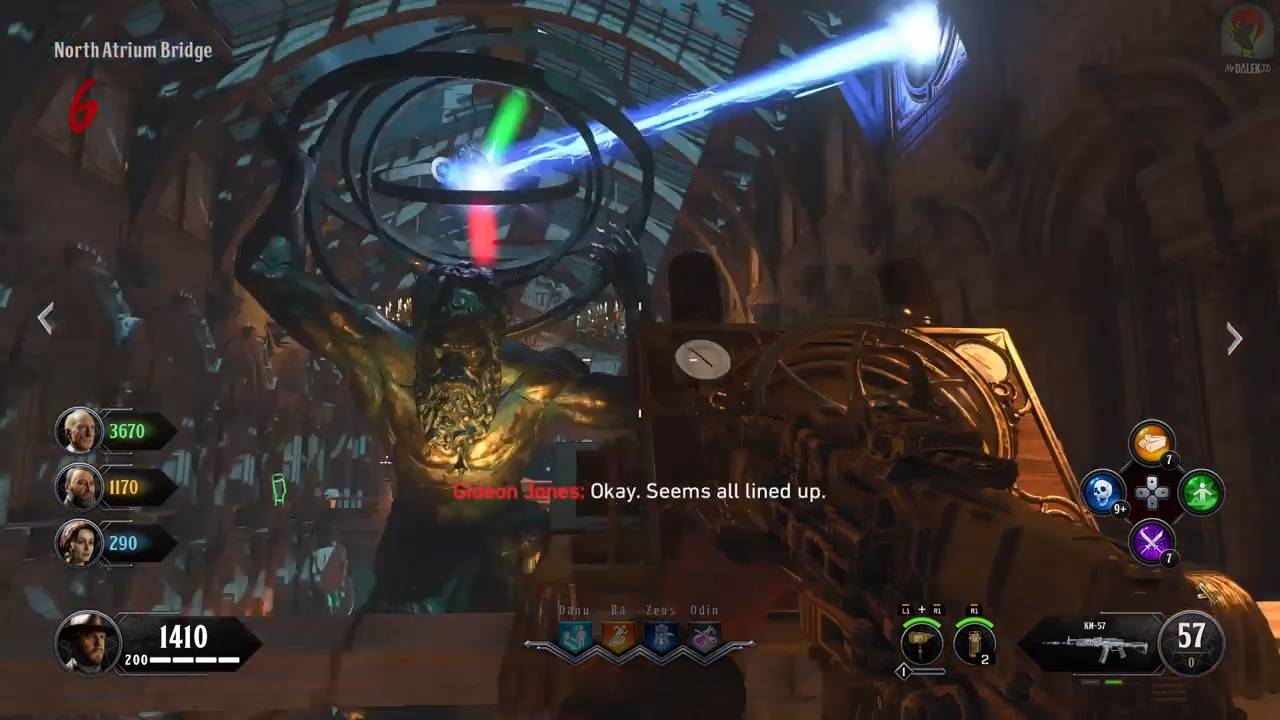Image resolution: width=1280 pixels, height=720 pixels.
Task: Activate the purple crossed swords elixir
Action: pyautogui.click(x=1152, y=542)
